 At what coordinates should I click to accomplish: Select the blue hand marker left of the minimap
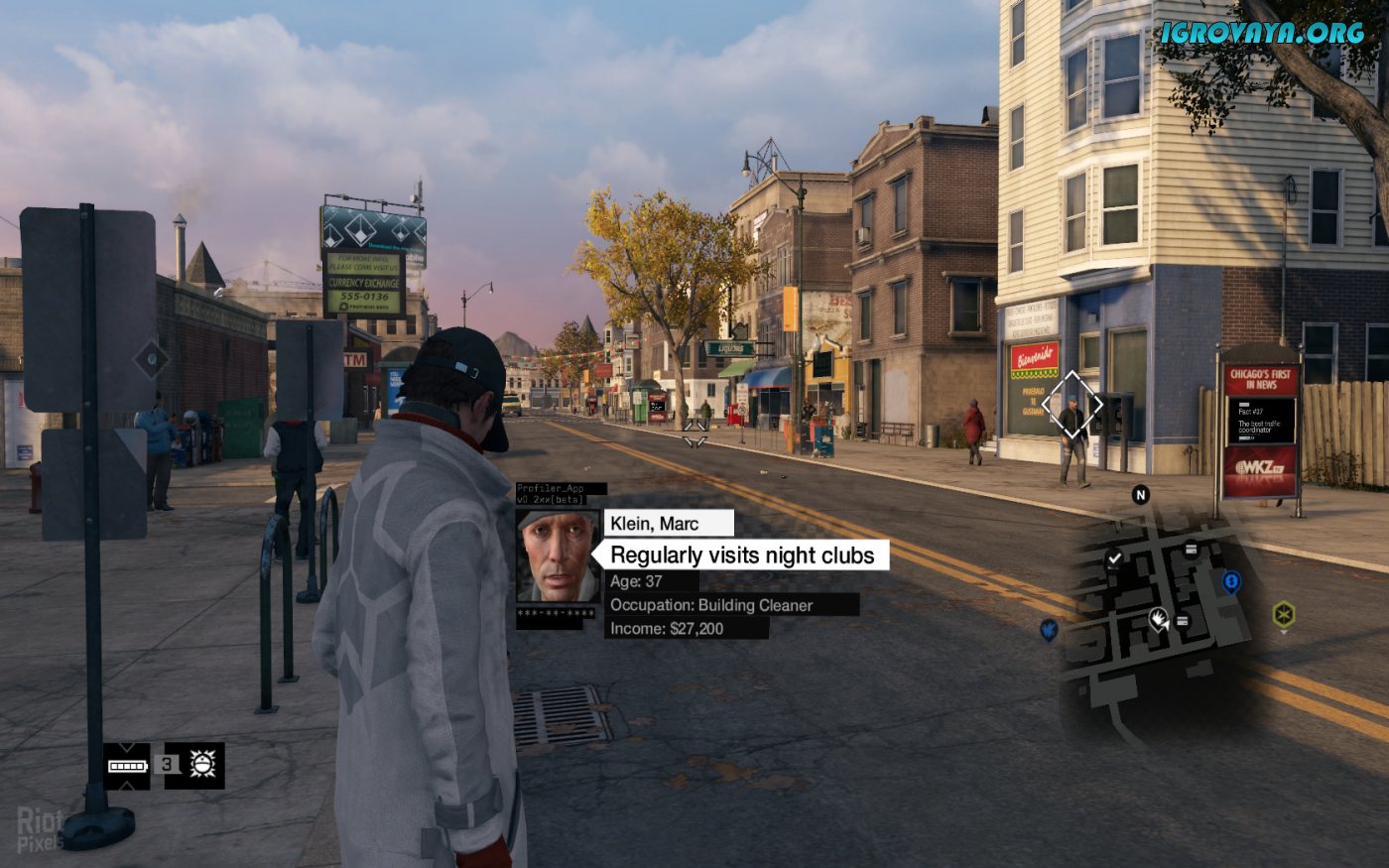coord(1049,629)
